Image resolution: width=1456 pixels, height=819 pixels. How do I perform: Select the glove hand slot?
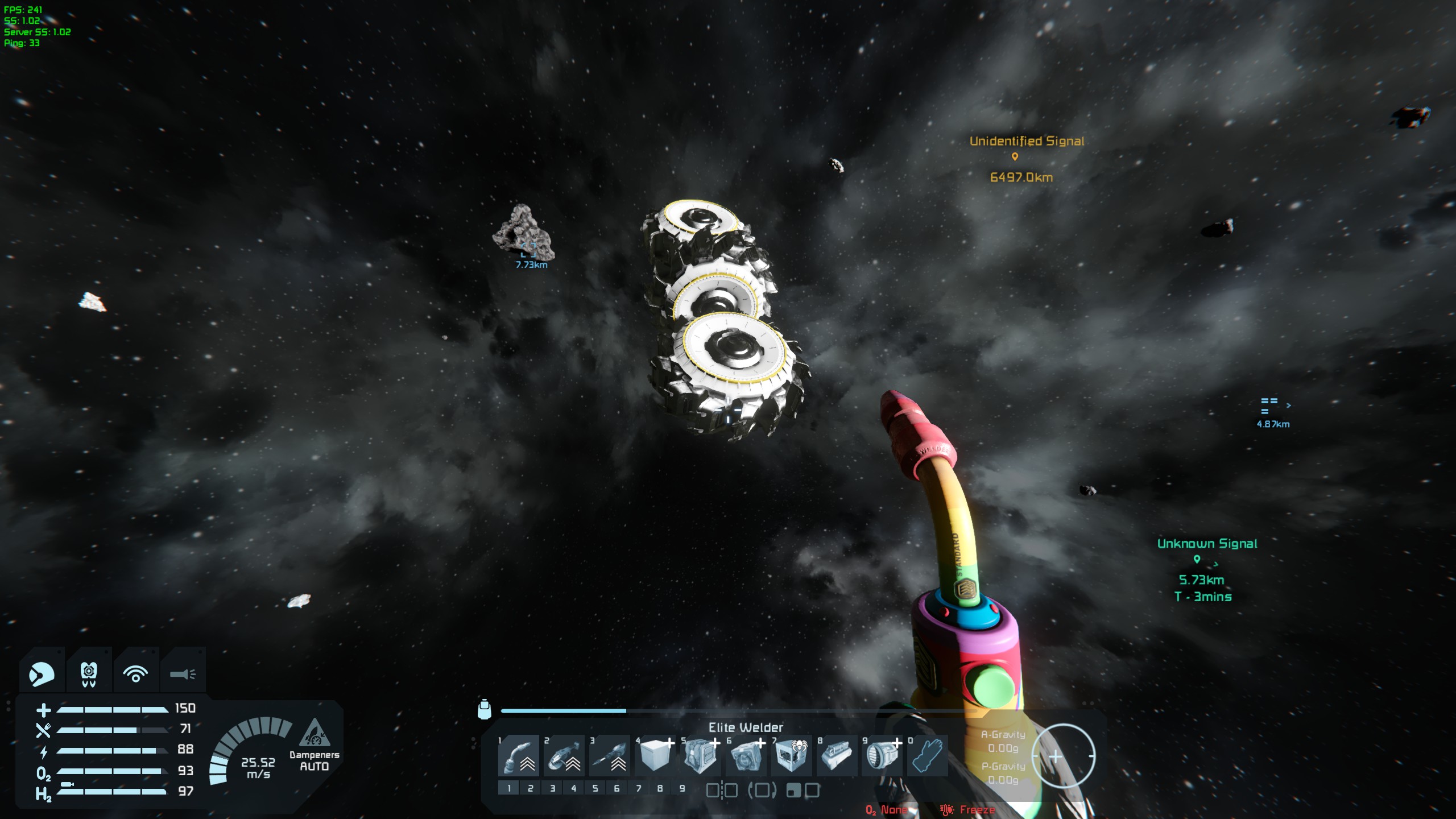(928, 756)
